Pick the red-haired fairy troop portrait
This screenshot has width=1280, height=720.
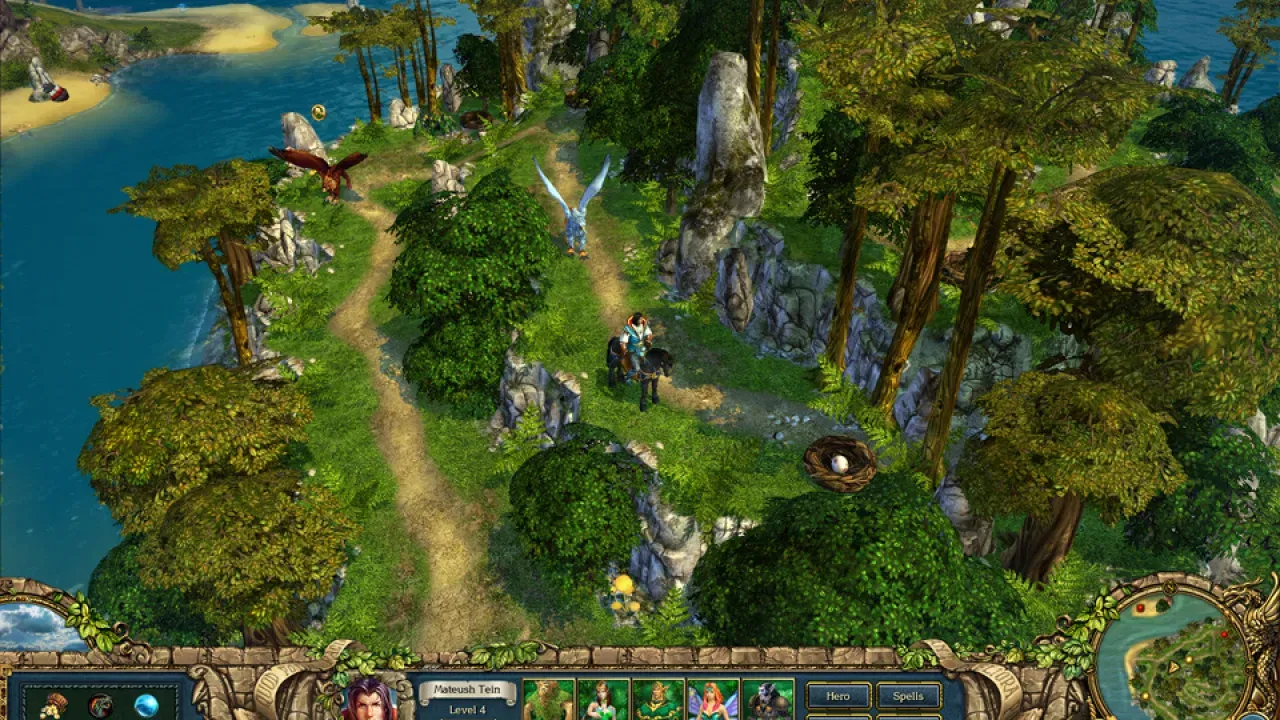(x=712, y=700)
